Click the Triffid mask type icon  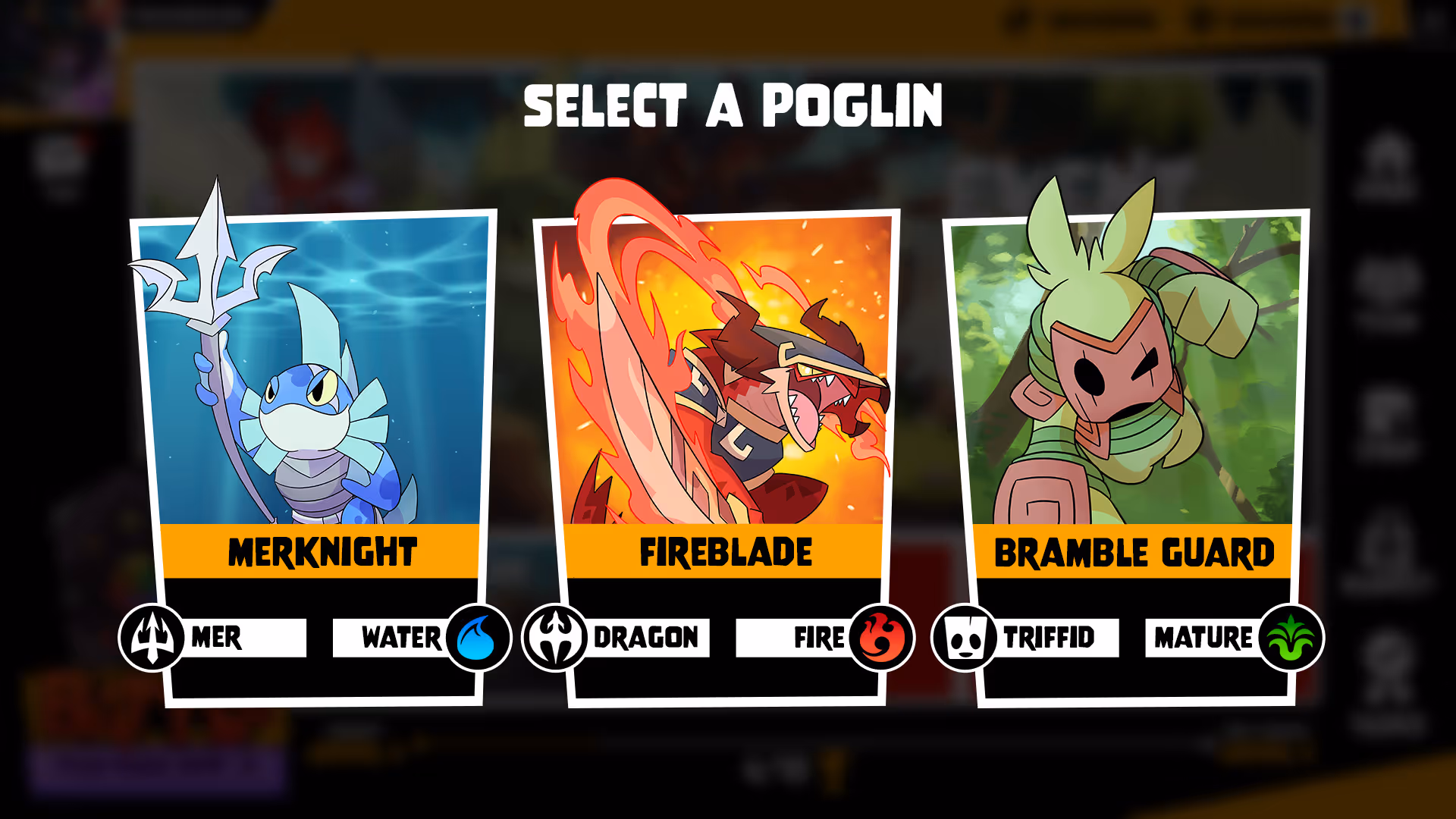965,638
